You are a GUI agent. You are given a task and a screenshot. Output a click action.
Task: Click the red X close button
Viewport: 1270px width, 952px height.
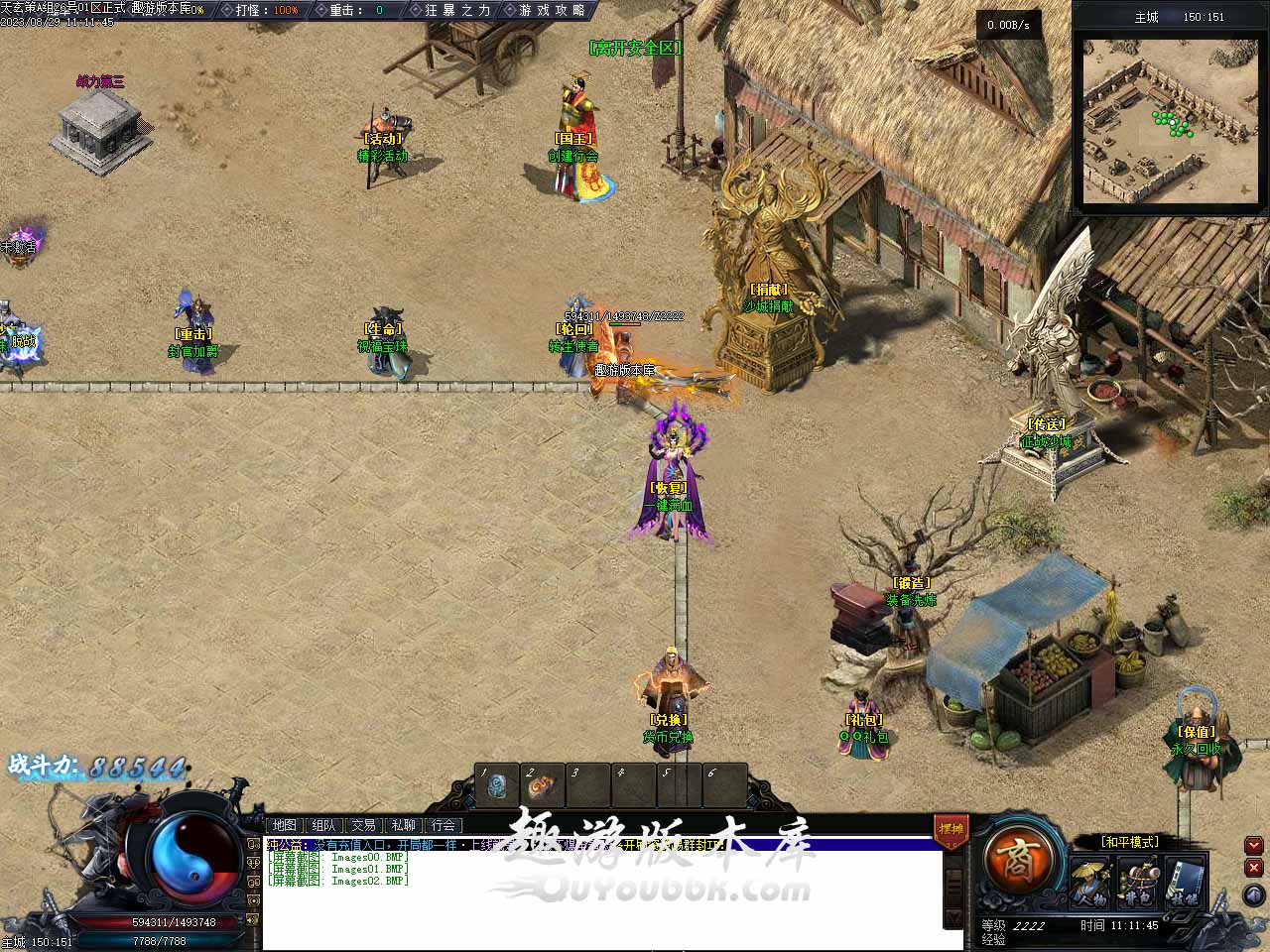click(x=1254, y=868)
